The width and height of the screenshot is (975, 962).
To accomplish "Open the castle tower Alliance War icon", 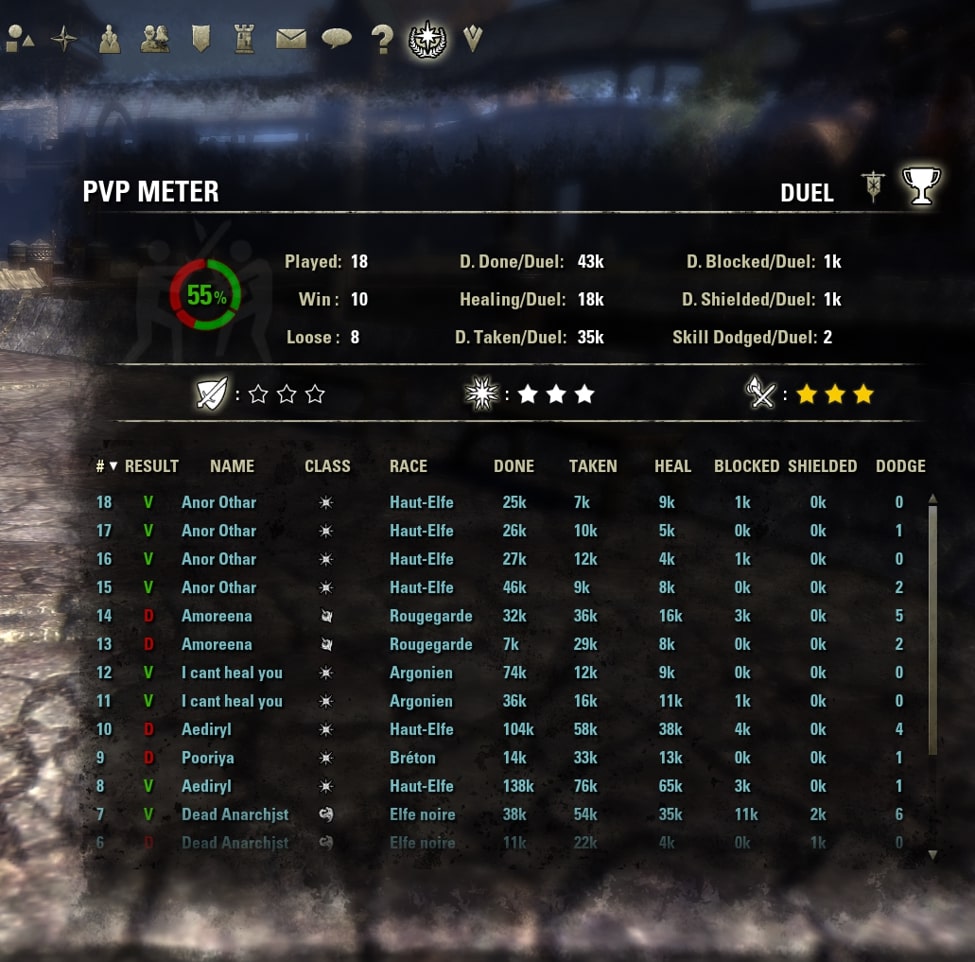I will click(x=244, y=39).
